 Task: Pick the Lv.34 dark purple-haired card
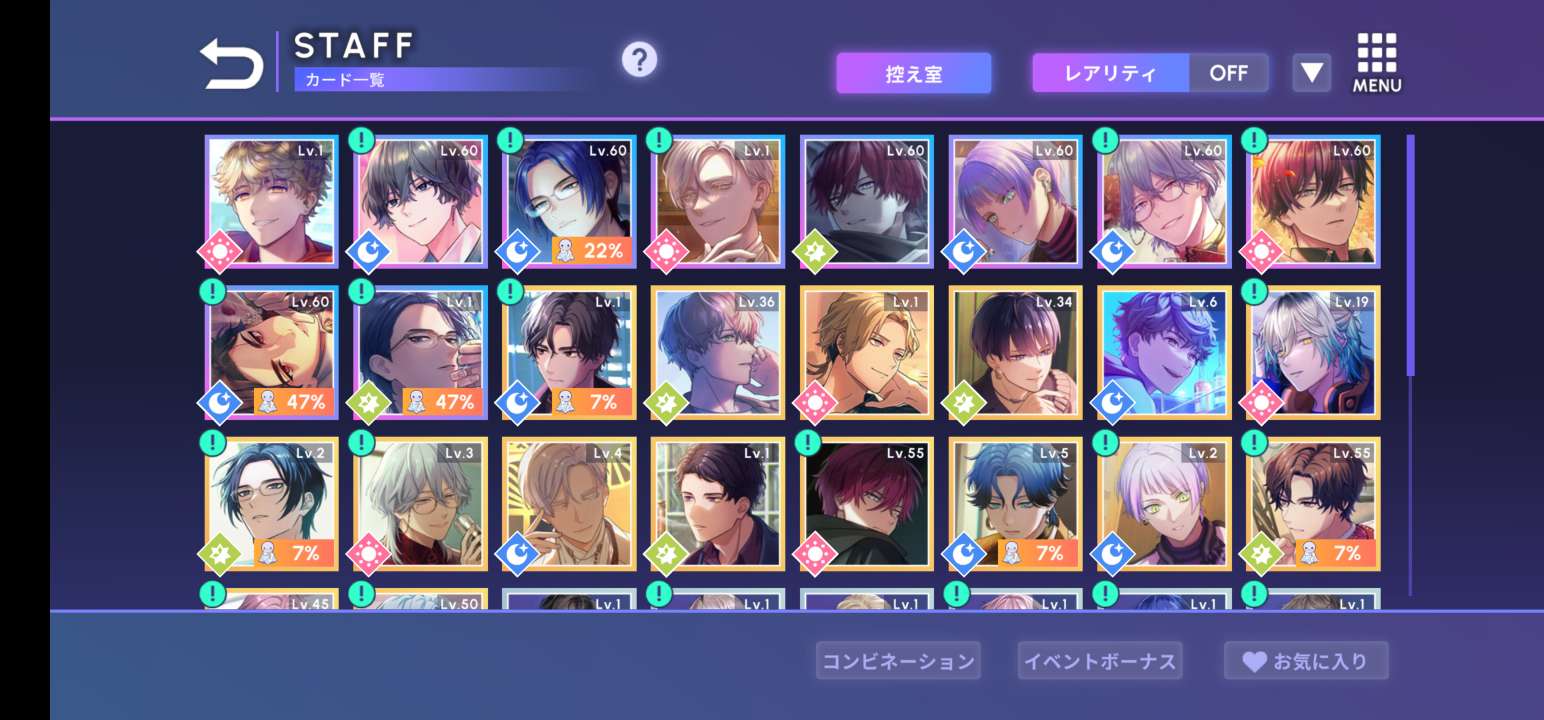point(1015,352)
